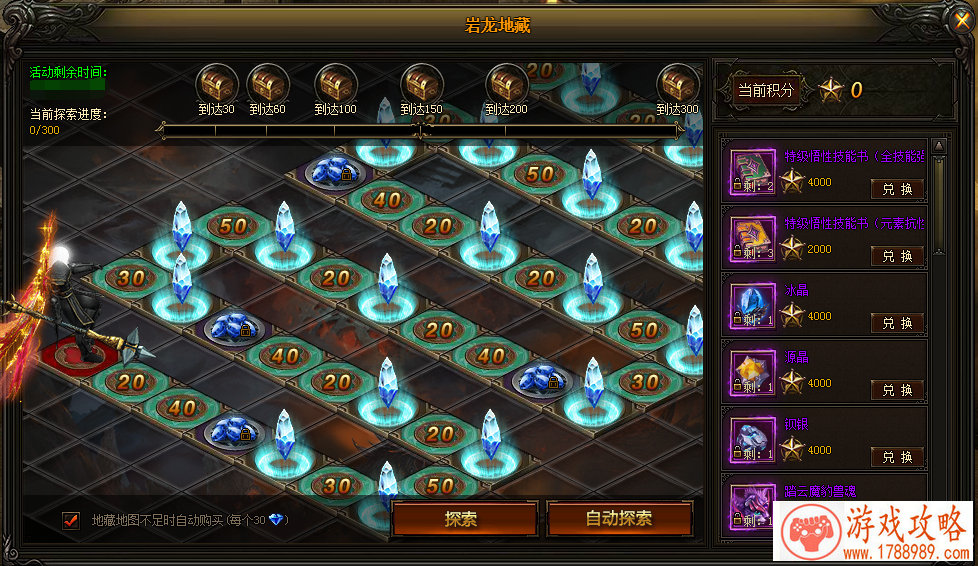Exchange points for 钶银
This screenshot has height=566, width=978.
pyautogui.click(x=897, y=457)
